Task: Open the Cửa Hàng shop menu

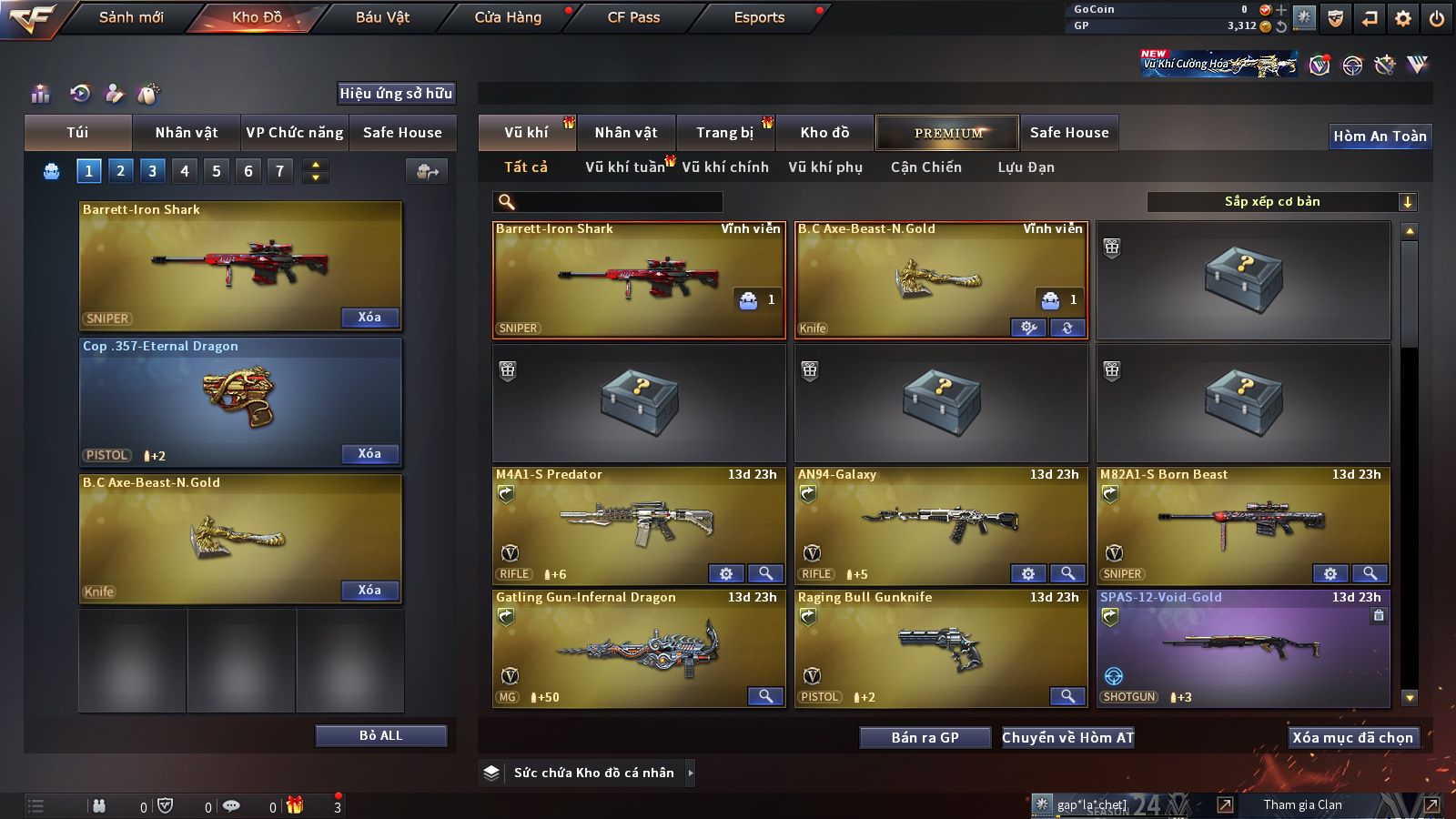Action: pyautogui.click(x=508, y=17)
